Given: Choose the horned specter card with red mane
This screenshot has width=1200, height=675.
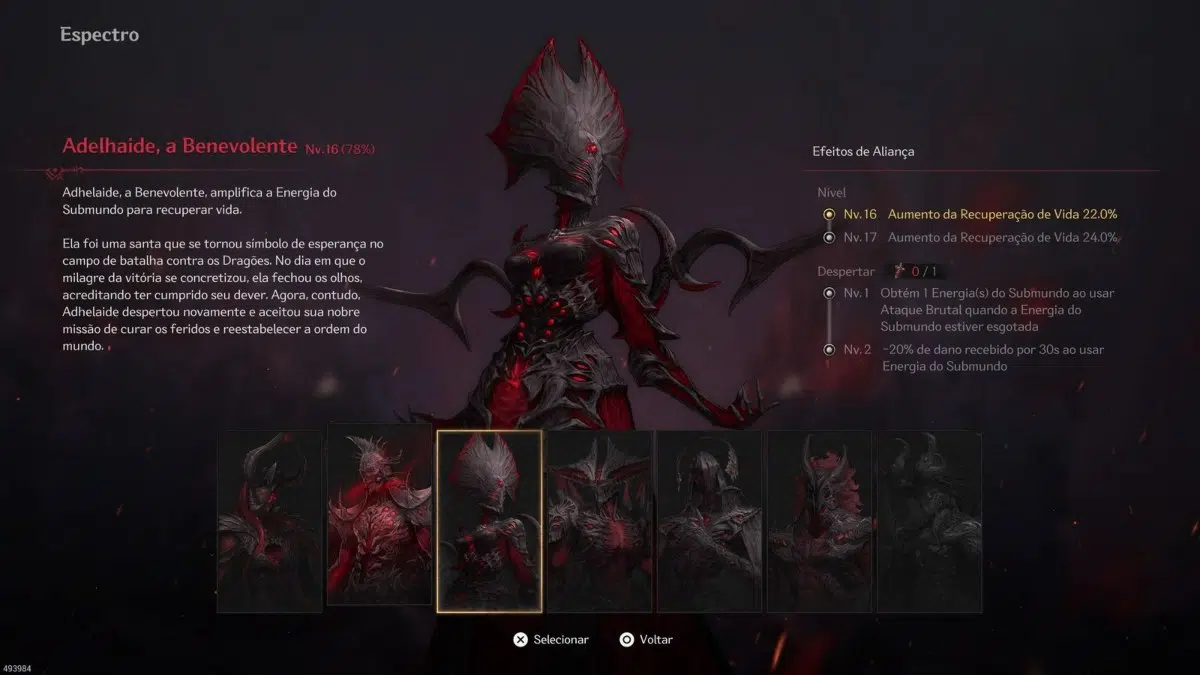Looking at the screenshot, I should (x=820, y=521).
